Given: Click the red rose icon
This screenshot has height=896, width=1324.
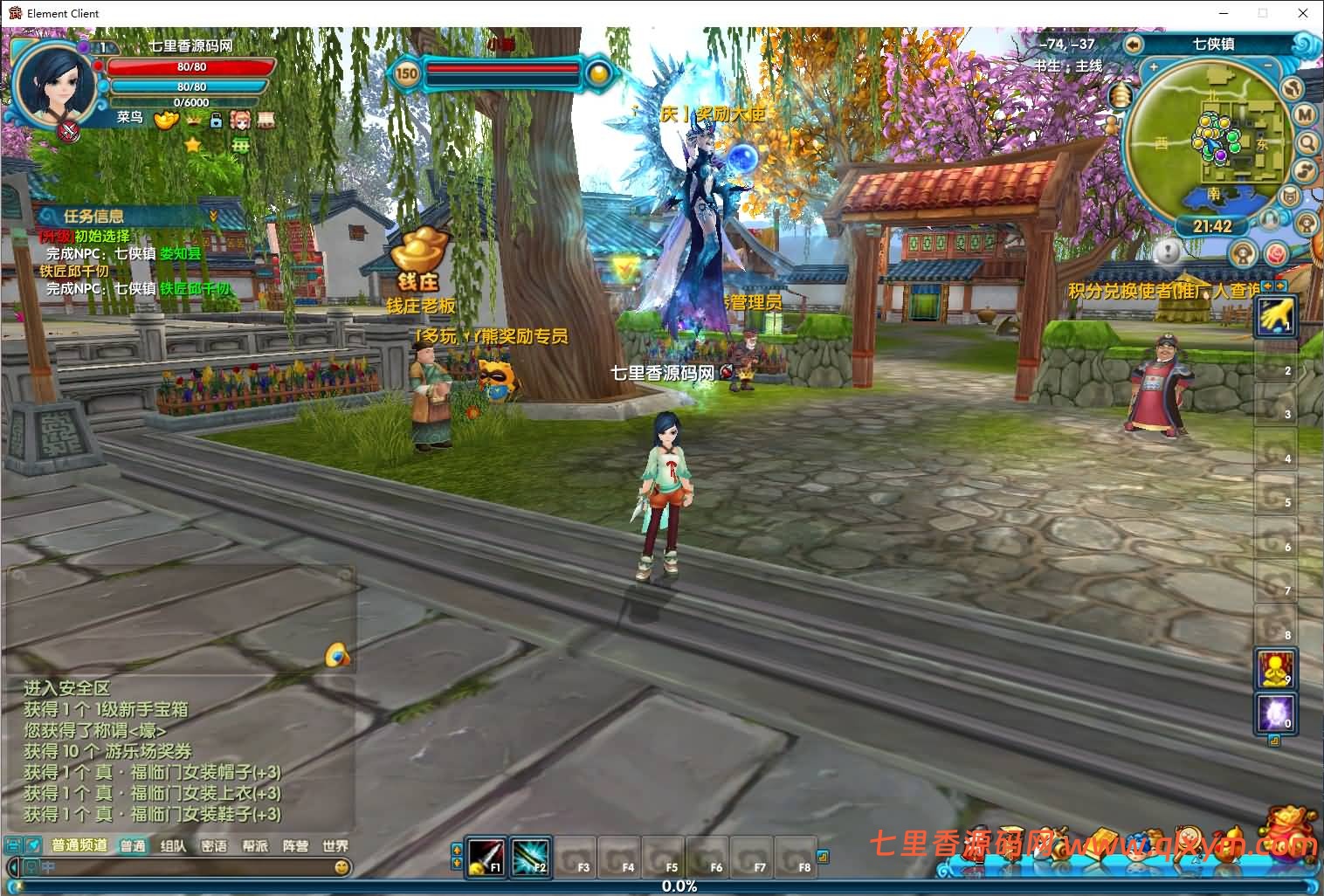Looking at the screenshot, I should [x=1276, y=254].
